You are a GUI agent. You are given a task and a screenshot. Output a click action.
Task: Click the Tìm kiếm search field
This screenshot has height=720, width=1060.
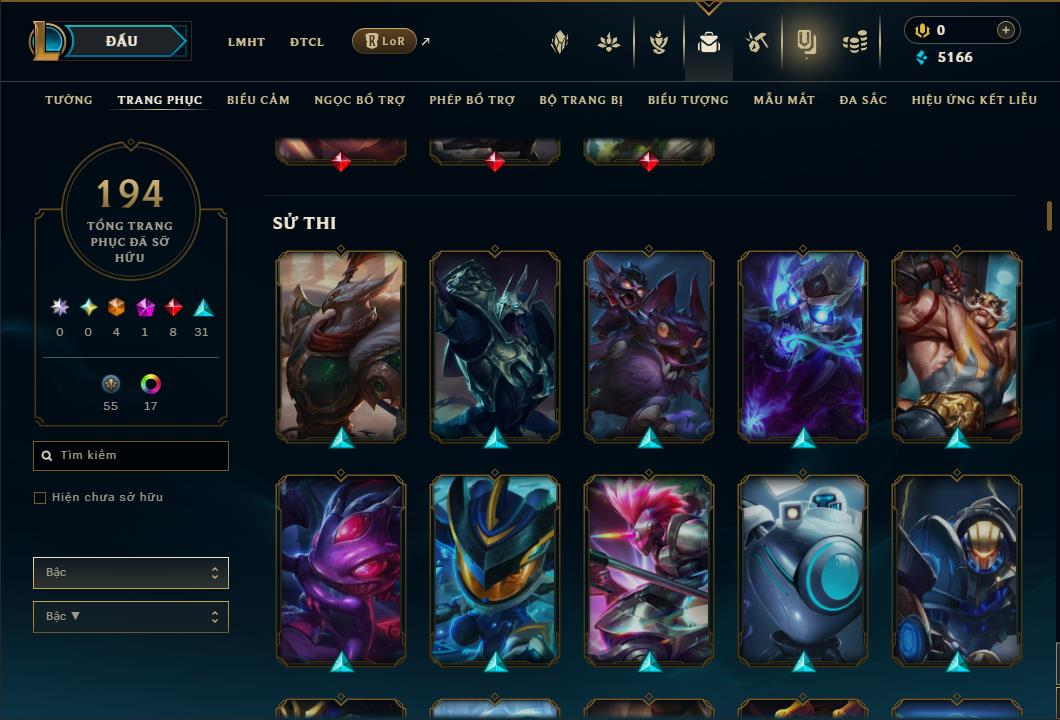tap(131, 456)
